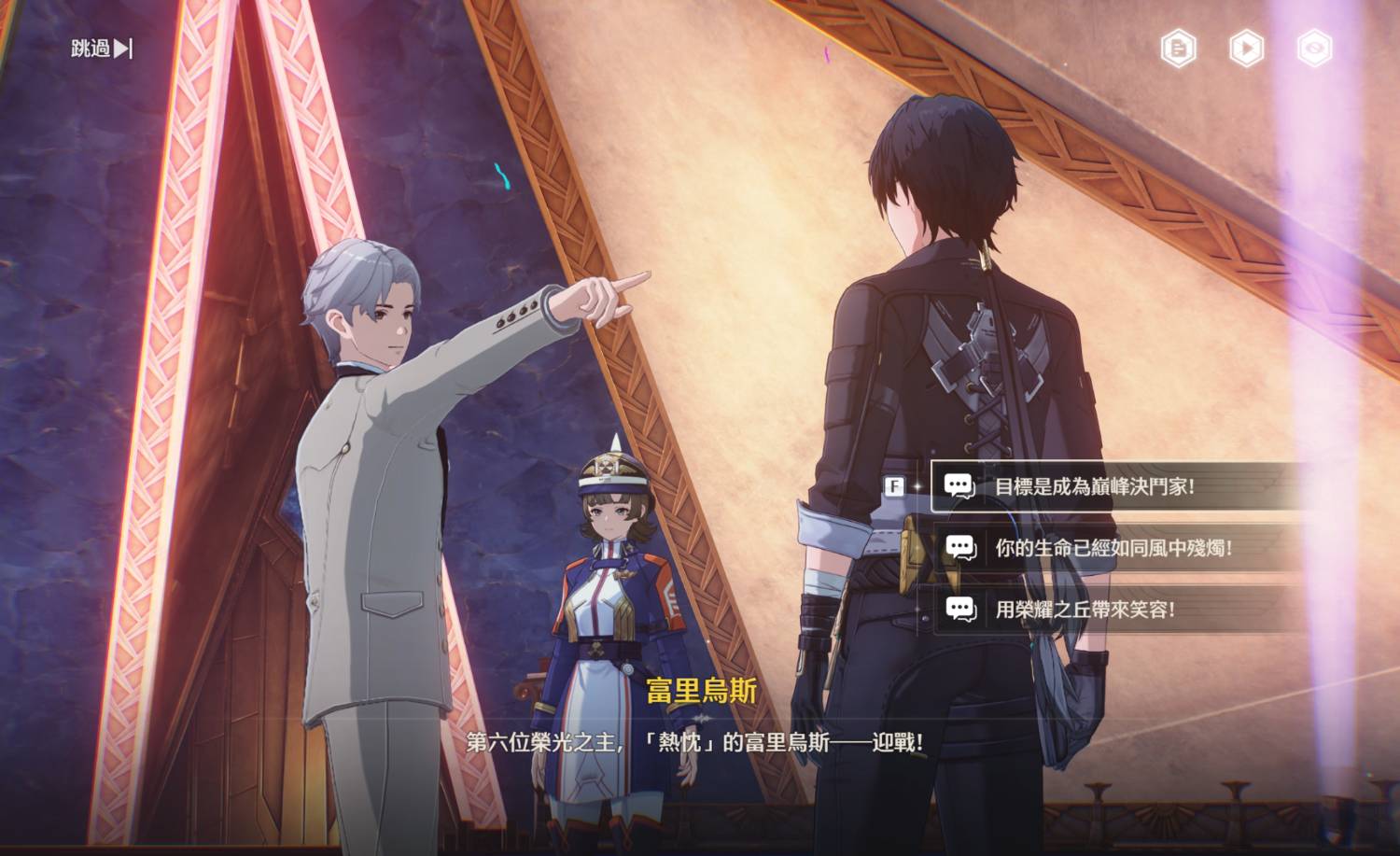Choose reply 目標是成為巔峰決鬥家!
Image resolution: width=1400 pixels, height=856 pixels.
click(1094, 486)
